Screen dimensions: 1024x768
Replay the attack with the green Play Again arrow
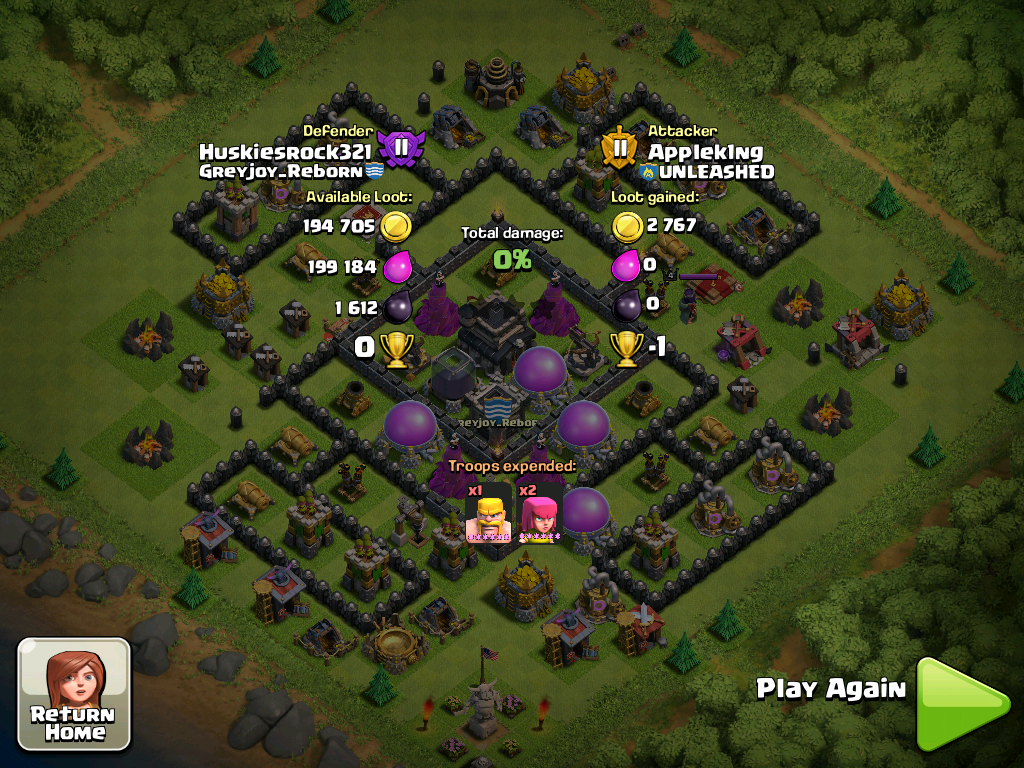click(960, 703)
